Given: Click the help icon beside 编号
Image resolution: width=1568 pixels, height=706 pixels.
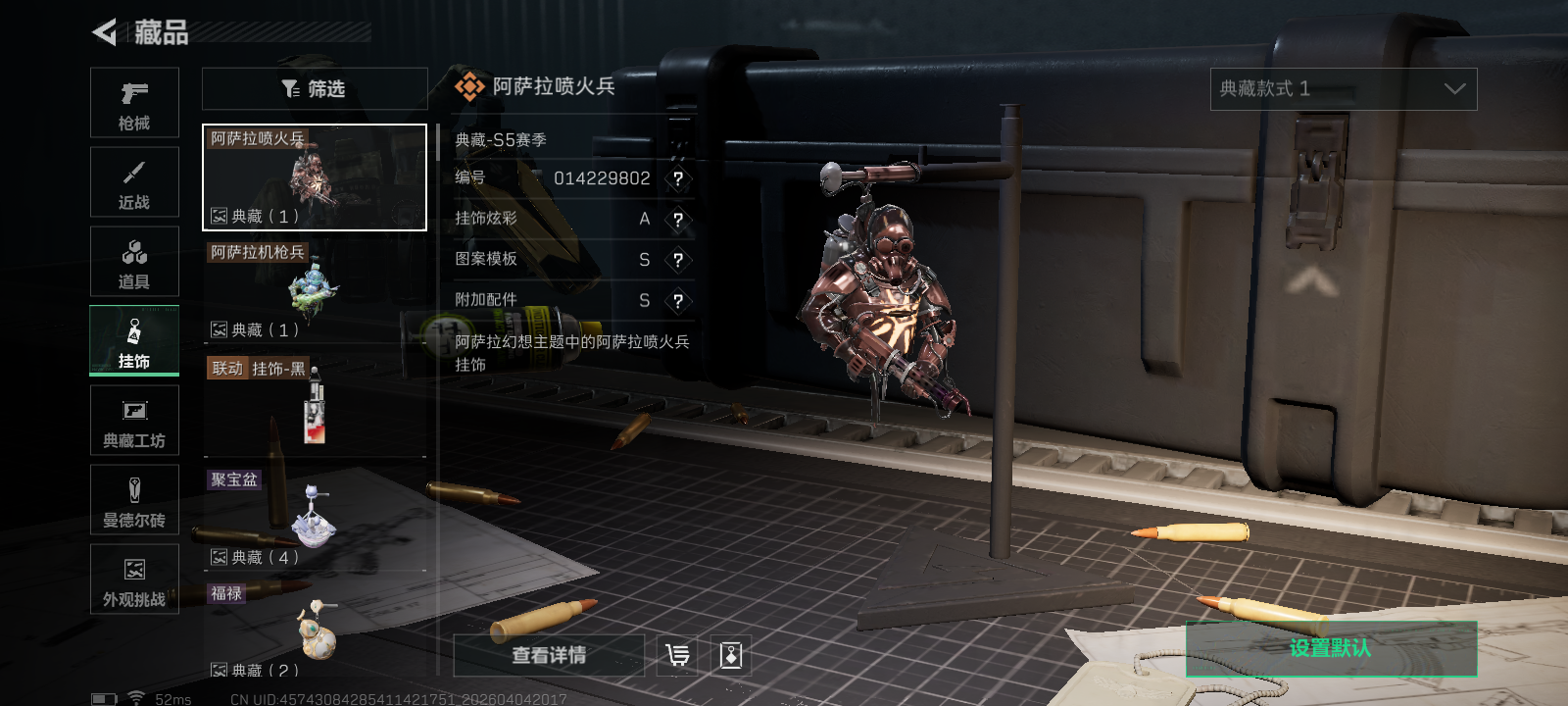Looking at the screenshot, I should click(679, 178).
